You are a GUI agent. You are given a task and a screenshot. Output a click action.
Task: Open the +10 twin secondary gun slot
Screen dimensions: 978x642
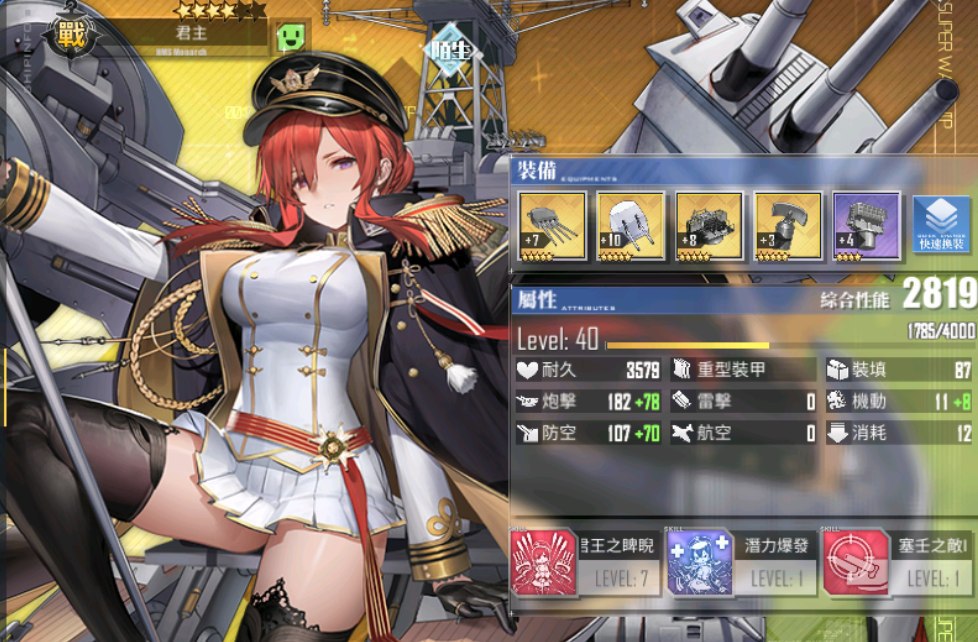pos(630,226)
